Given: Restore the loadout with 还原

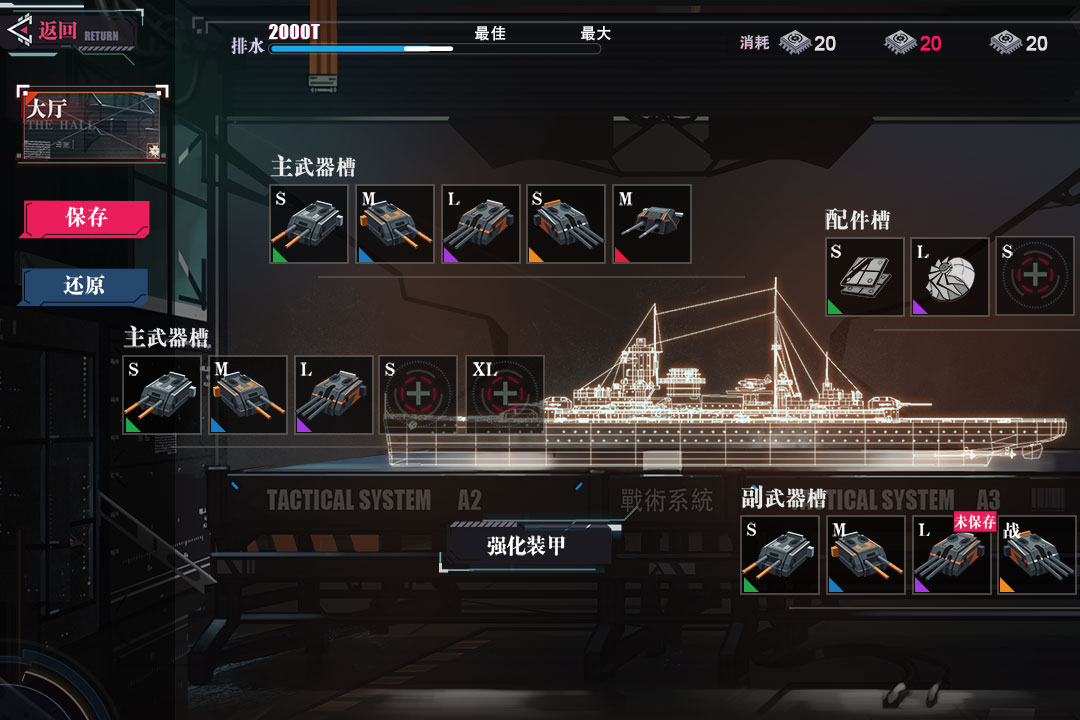Looking at the screenshot, I should pyautogui.click(x=85, y=286).
